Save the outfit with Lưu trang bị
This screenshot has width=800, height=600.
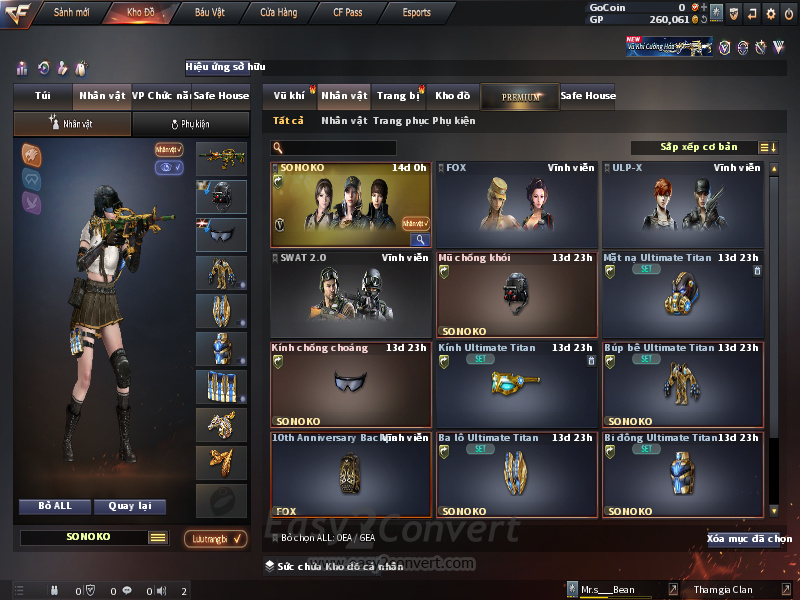click(x=216, y=539)
